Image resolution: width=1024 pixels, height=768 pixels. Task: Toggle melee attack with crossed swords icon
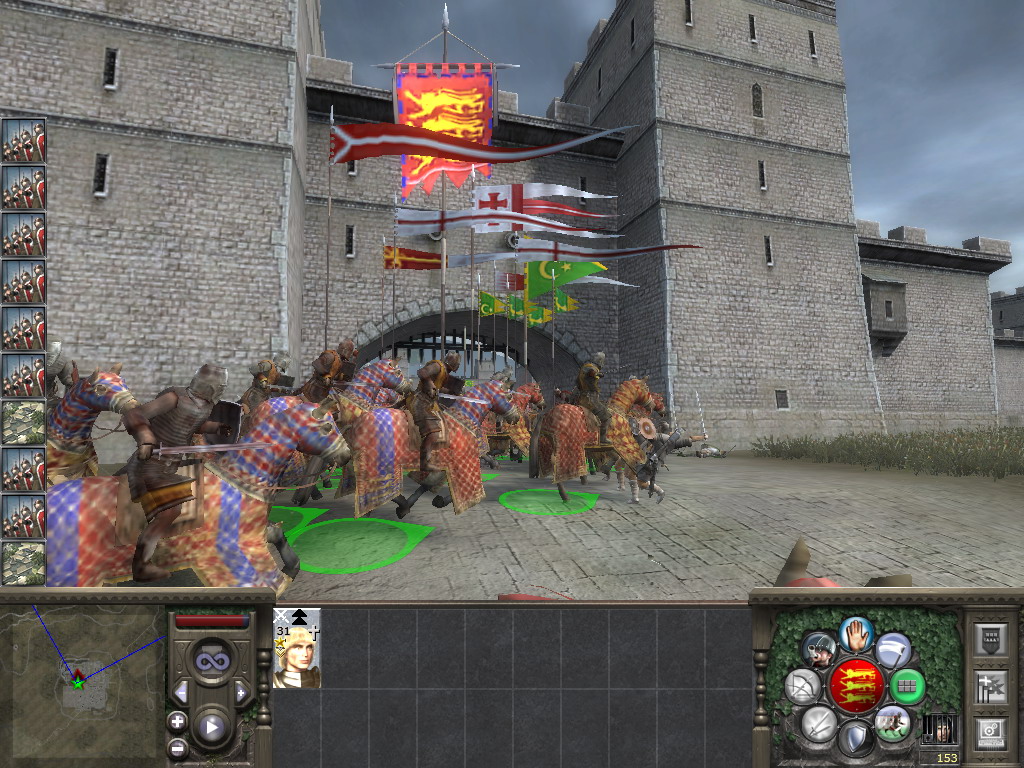(818, 722)
